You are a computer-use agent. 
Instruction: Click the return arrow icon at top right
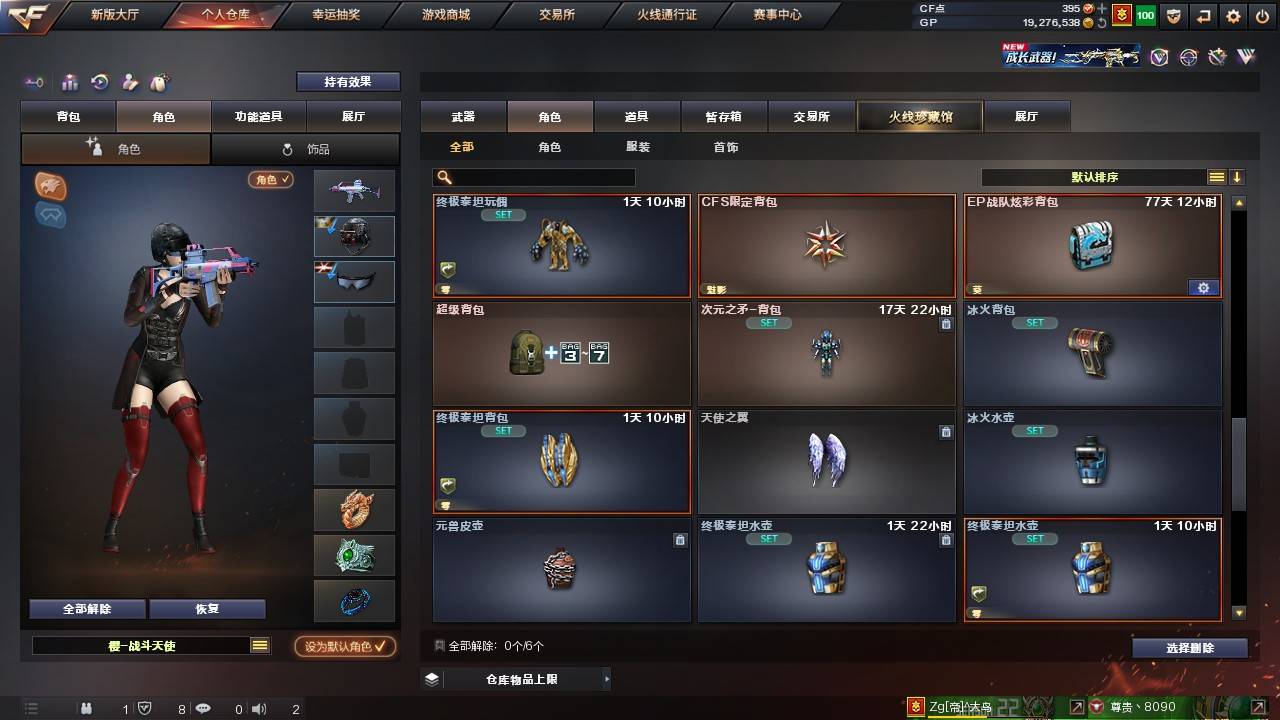click(1203, 16)
